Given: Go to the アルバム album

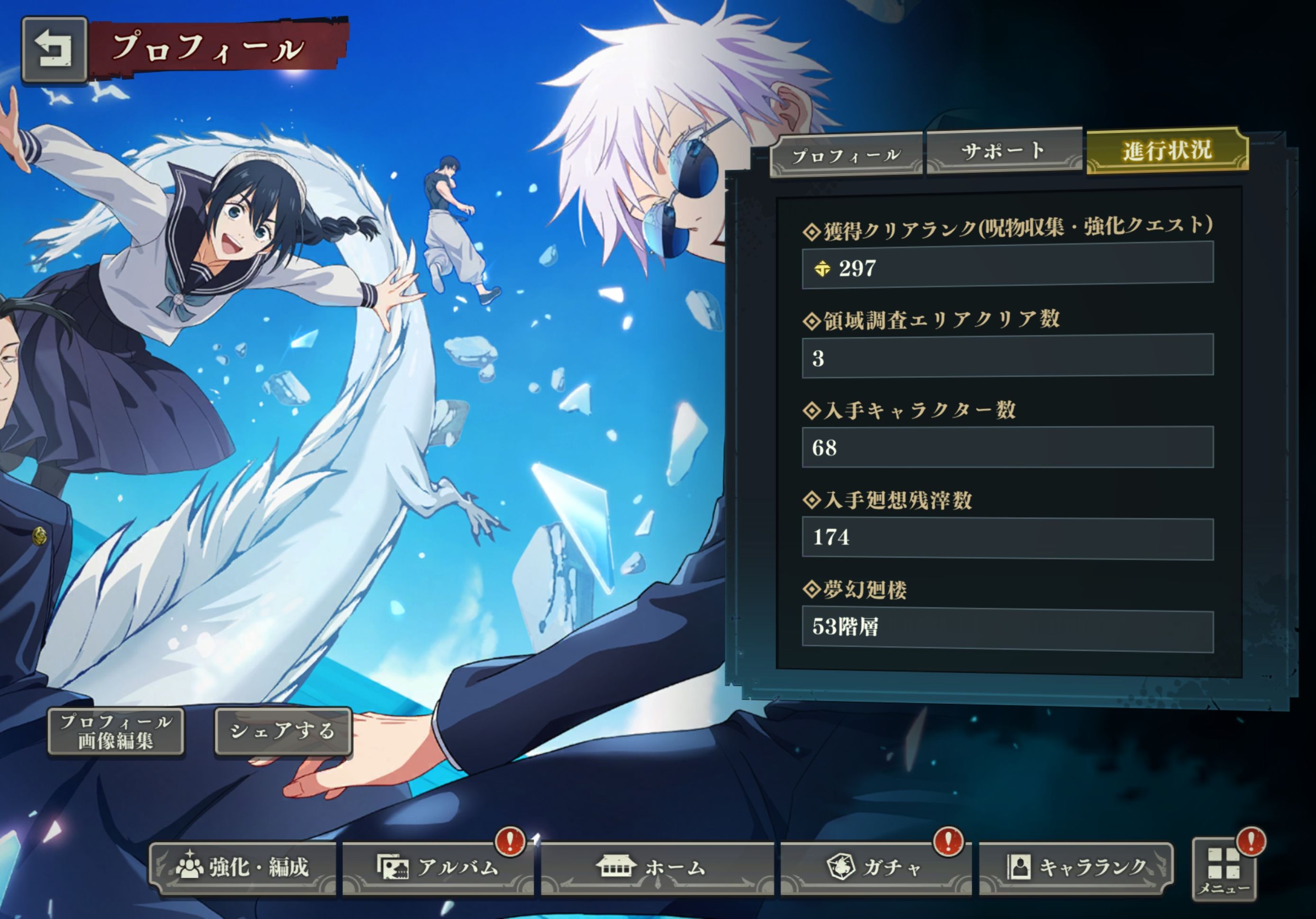Looking at the screenshot, I should [439, 867].
